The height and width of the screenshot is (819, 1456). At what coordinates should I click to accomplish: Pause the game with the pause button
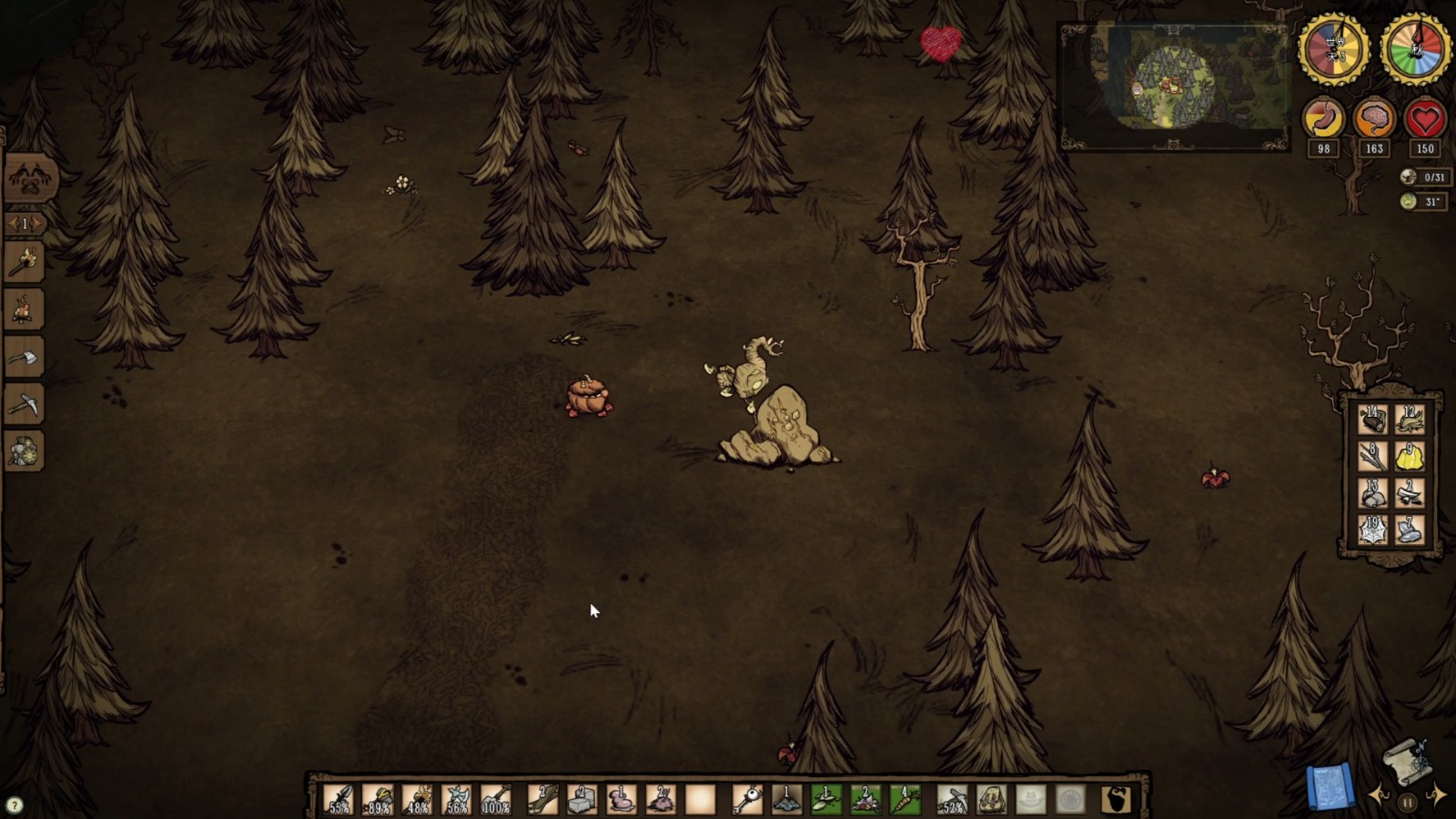tap(1408, 803)
